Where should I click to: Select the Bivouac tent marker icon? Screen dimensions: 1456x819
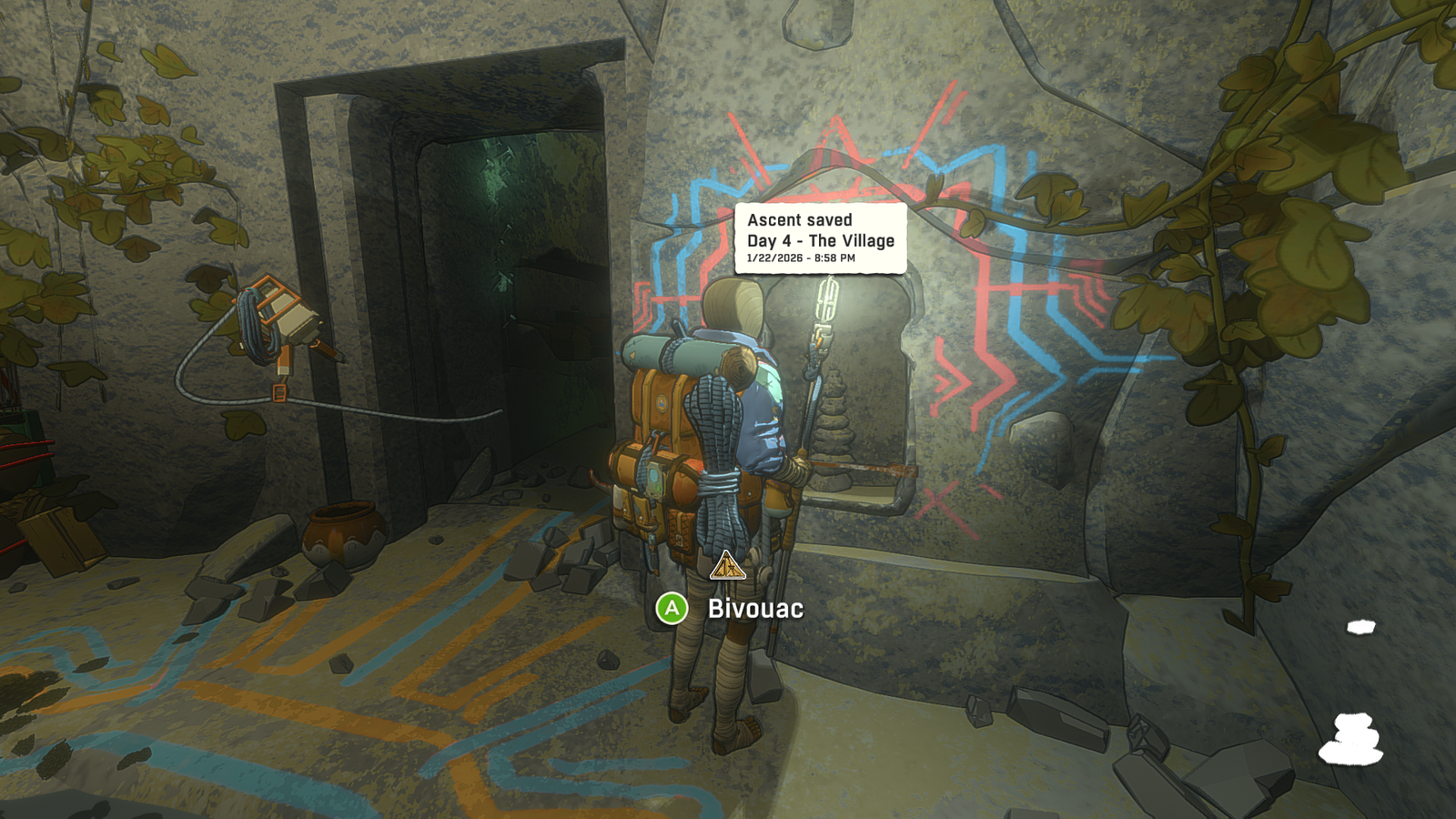coord(727,567)
